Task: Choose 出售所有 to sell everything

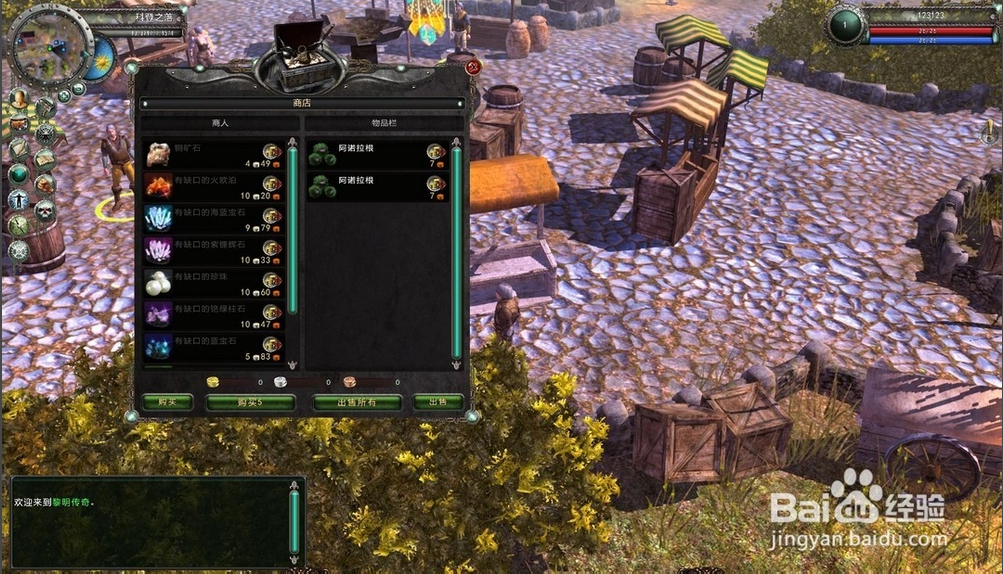Action: (x=357, y=402)
